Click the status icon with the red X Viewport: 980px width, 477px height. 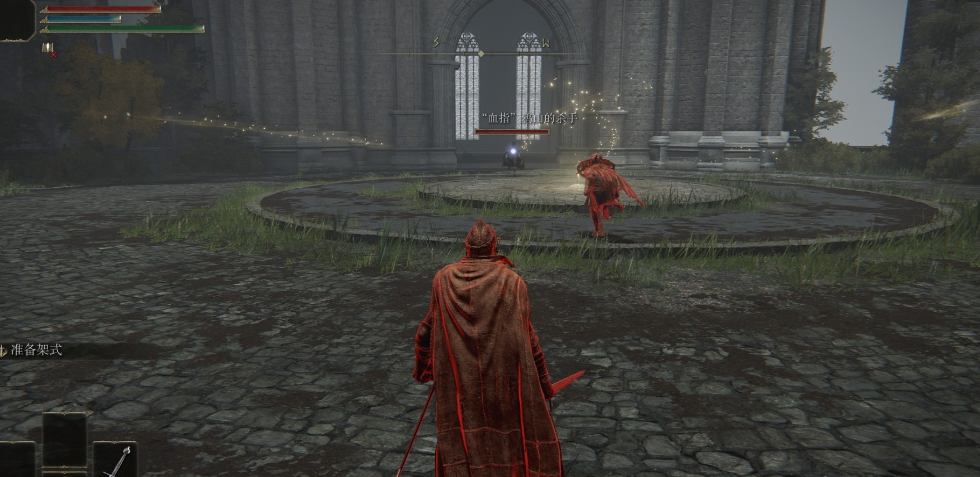pyautogui.click(x=48, y=47)
